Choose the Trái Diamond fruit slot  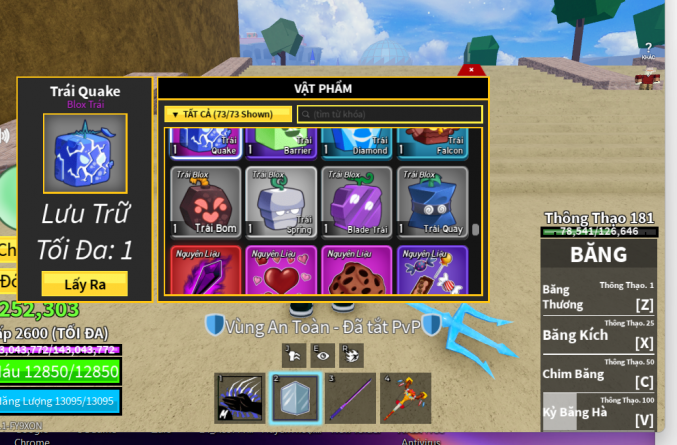(357, 144)
